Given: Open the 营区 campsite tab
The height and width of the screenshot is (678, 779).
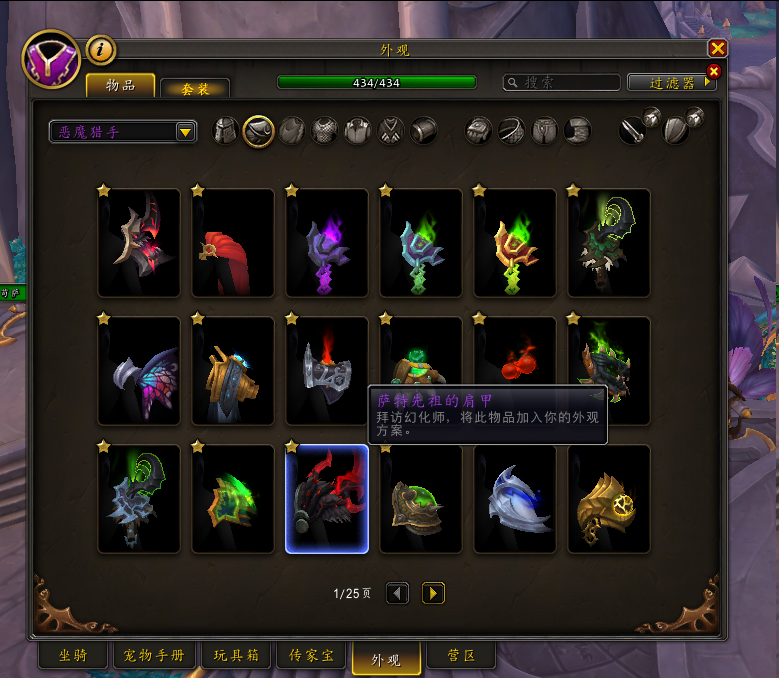Looking at the screenshot, I should point(460,656).
